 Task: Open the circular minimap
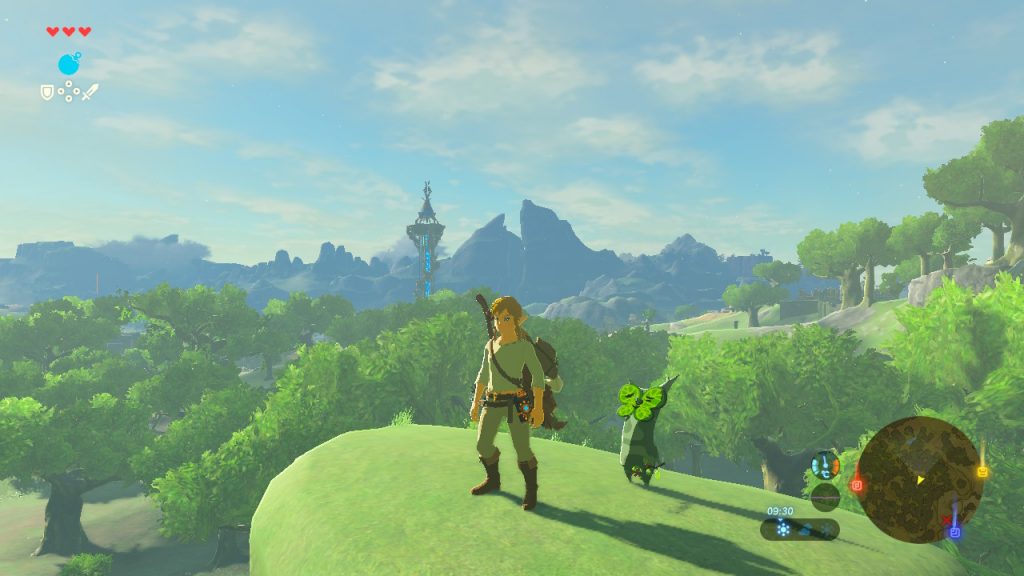919,480
